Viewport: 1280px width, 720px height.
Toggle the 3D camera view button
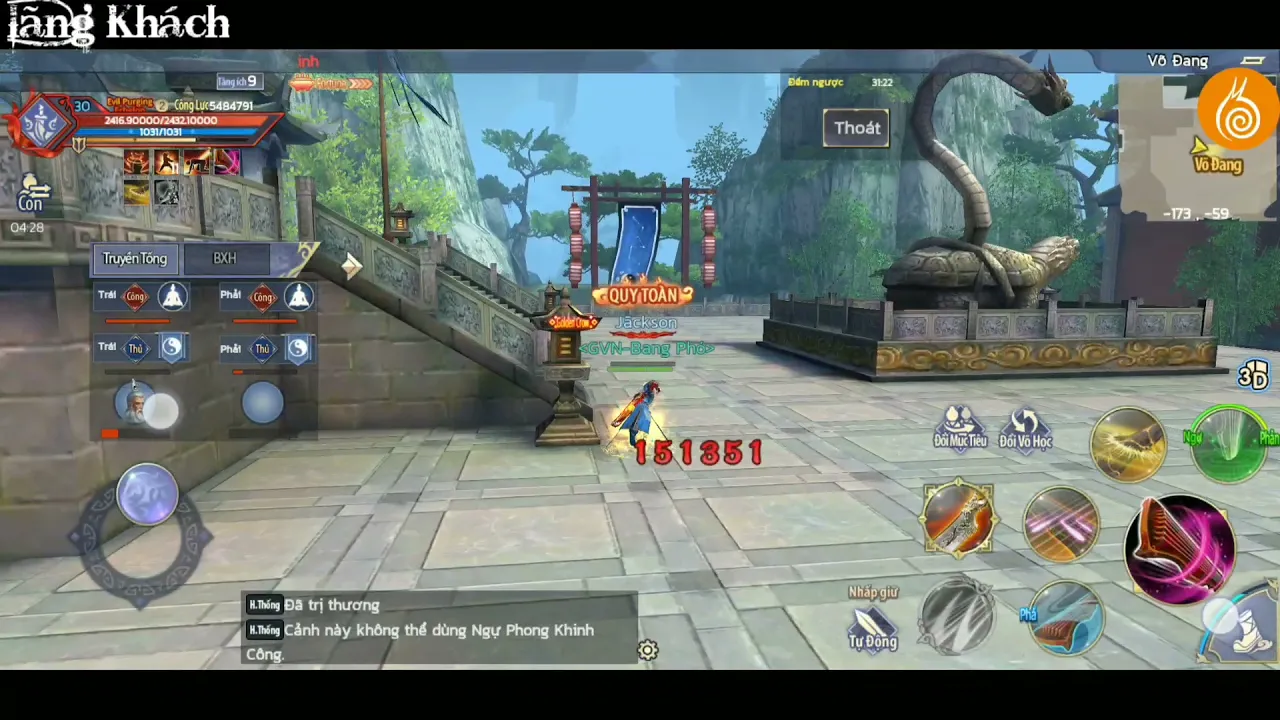point(1252,375)
